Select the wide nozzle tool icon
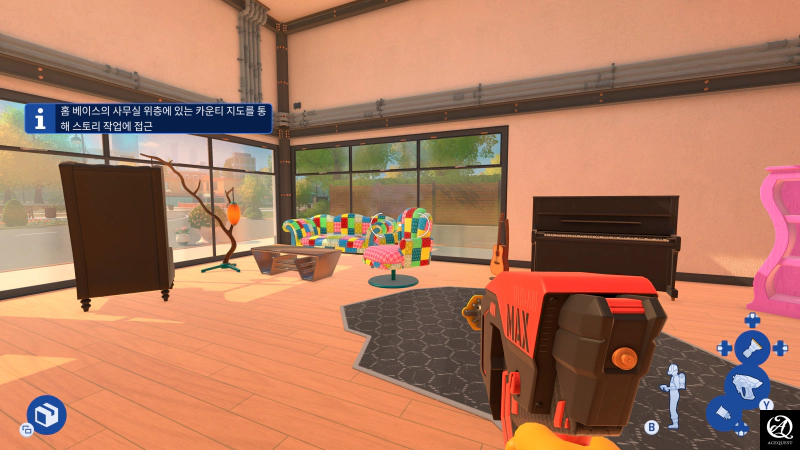800x450 pixels. [752, 348]
